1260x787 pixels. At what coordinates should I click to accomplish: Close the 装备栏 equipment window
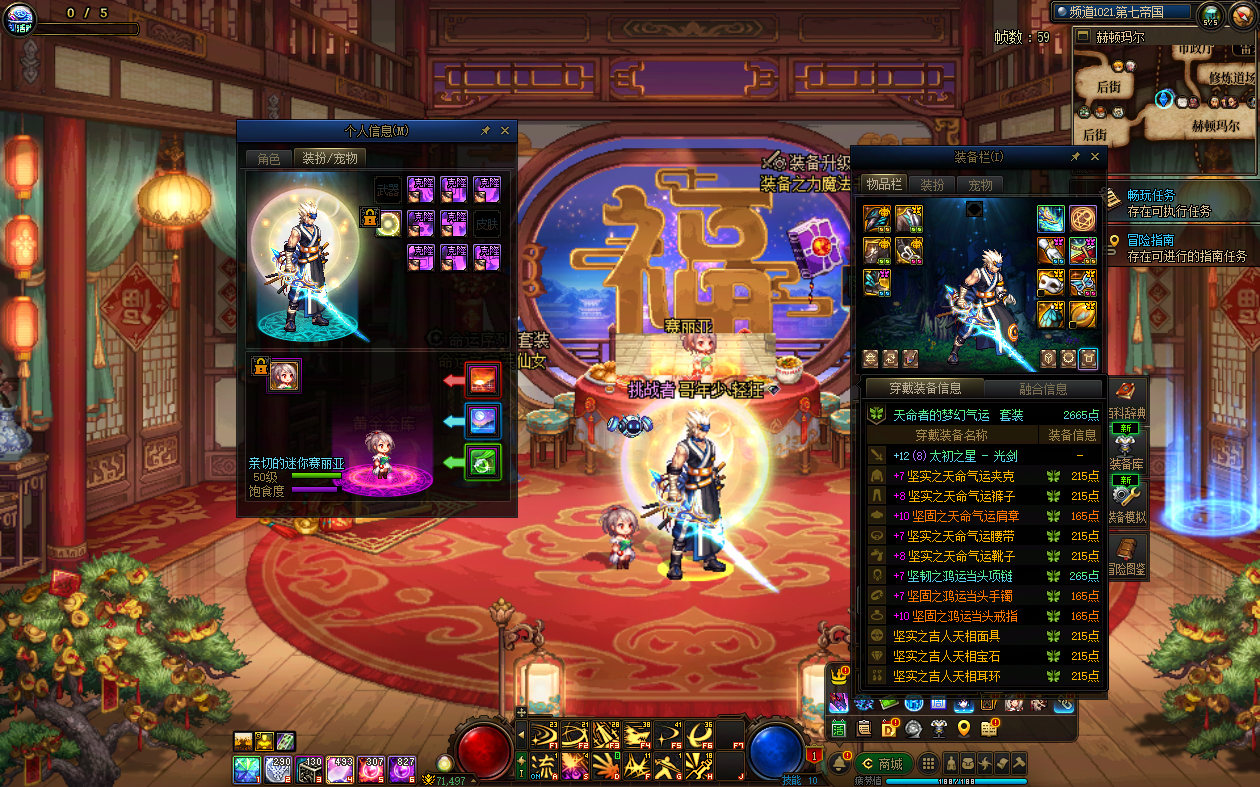(x=1095, y=157)
